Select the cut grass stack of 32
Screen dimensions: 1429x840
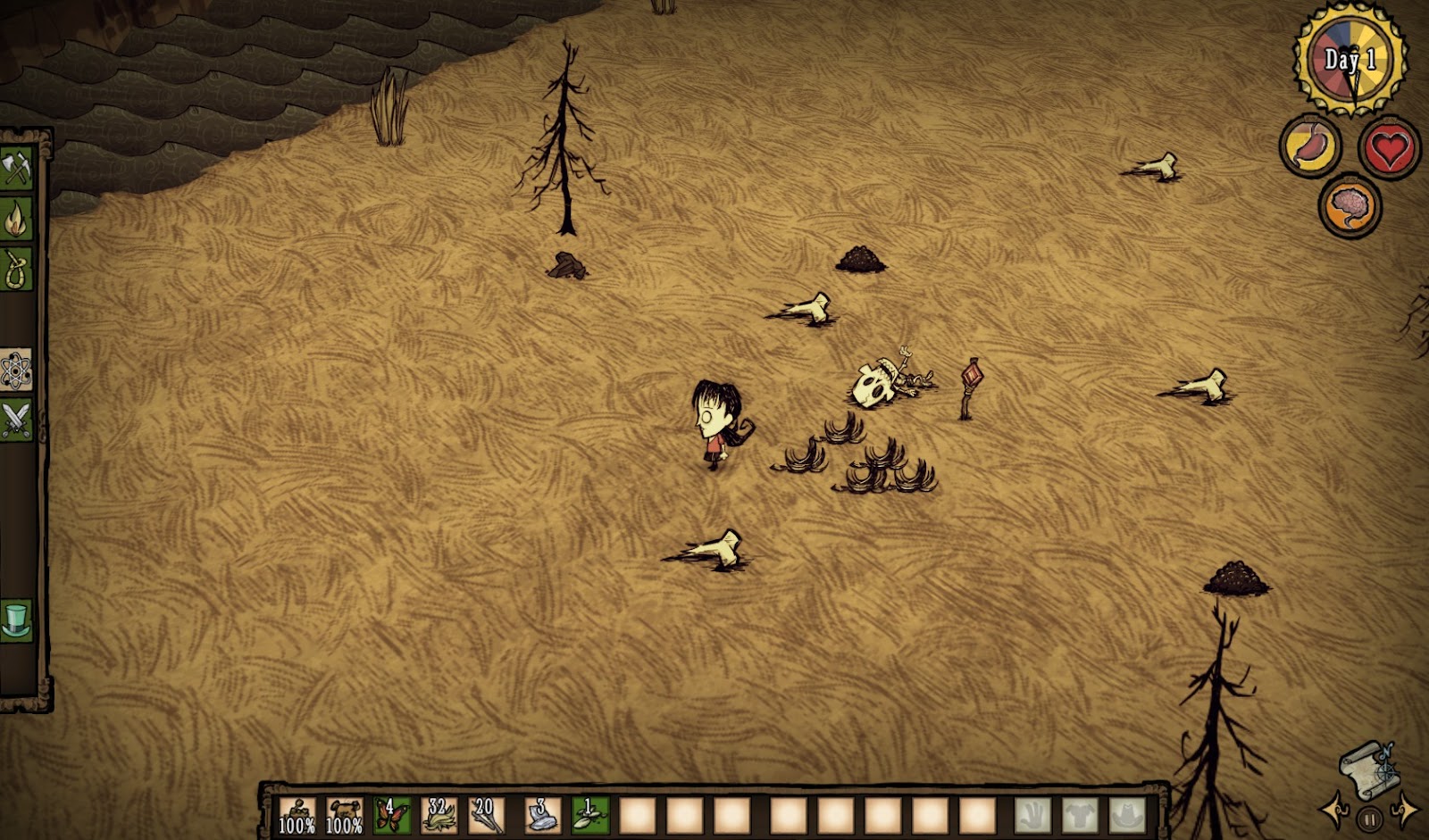tap(439, 814)
